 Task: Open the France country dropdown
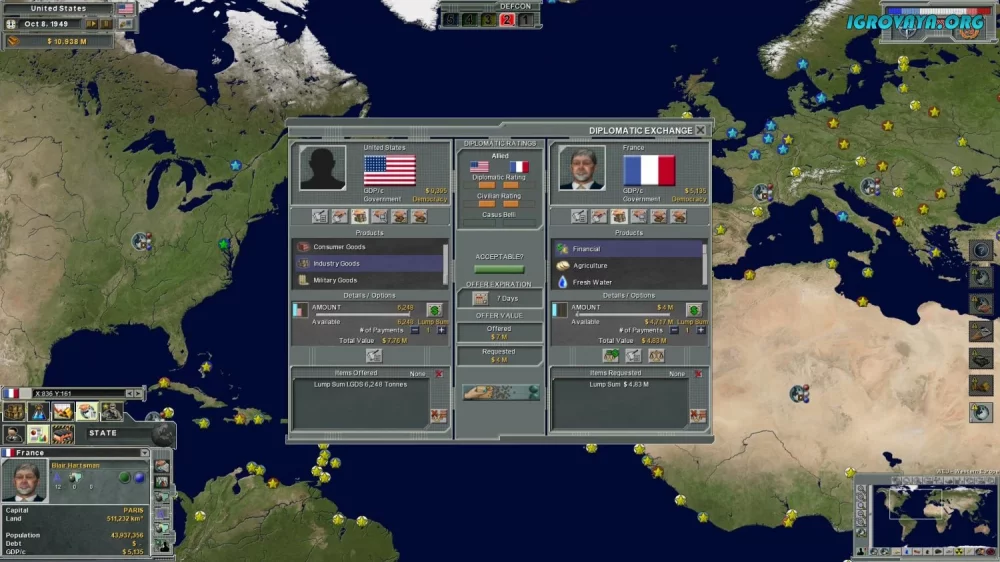(144, 453)
